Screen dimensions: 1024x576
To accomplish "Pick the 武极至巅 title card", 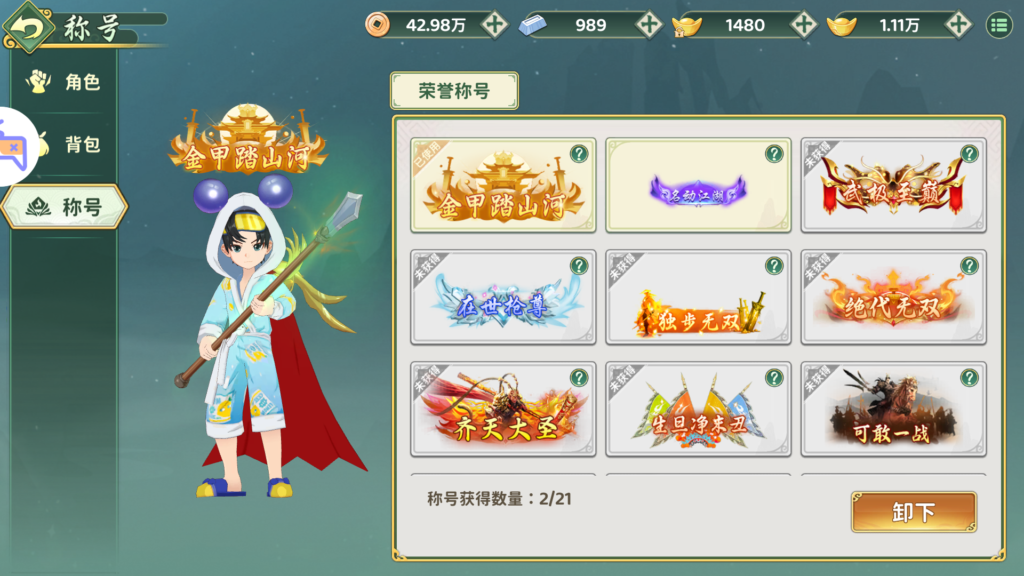I will click(x=893, y=185).
